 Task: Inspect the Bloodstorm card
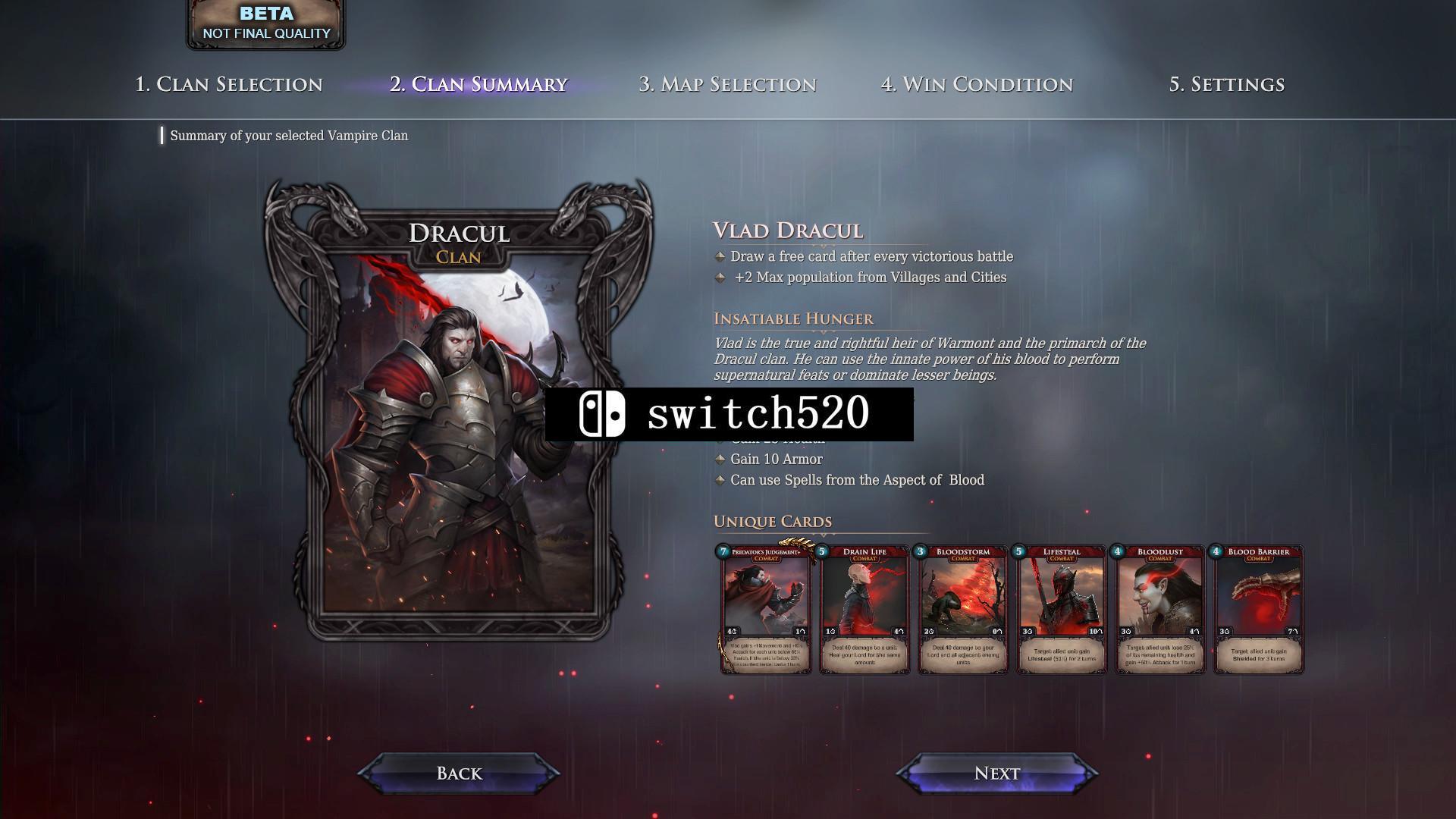pos(963,609)
